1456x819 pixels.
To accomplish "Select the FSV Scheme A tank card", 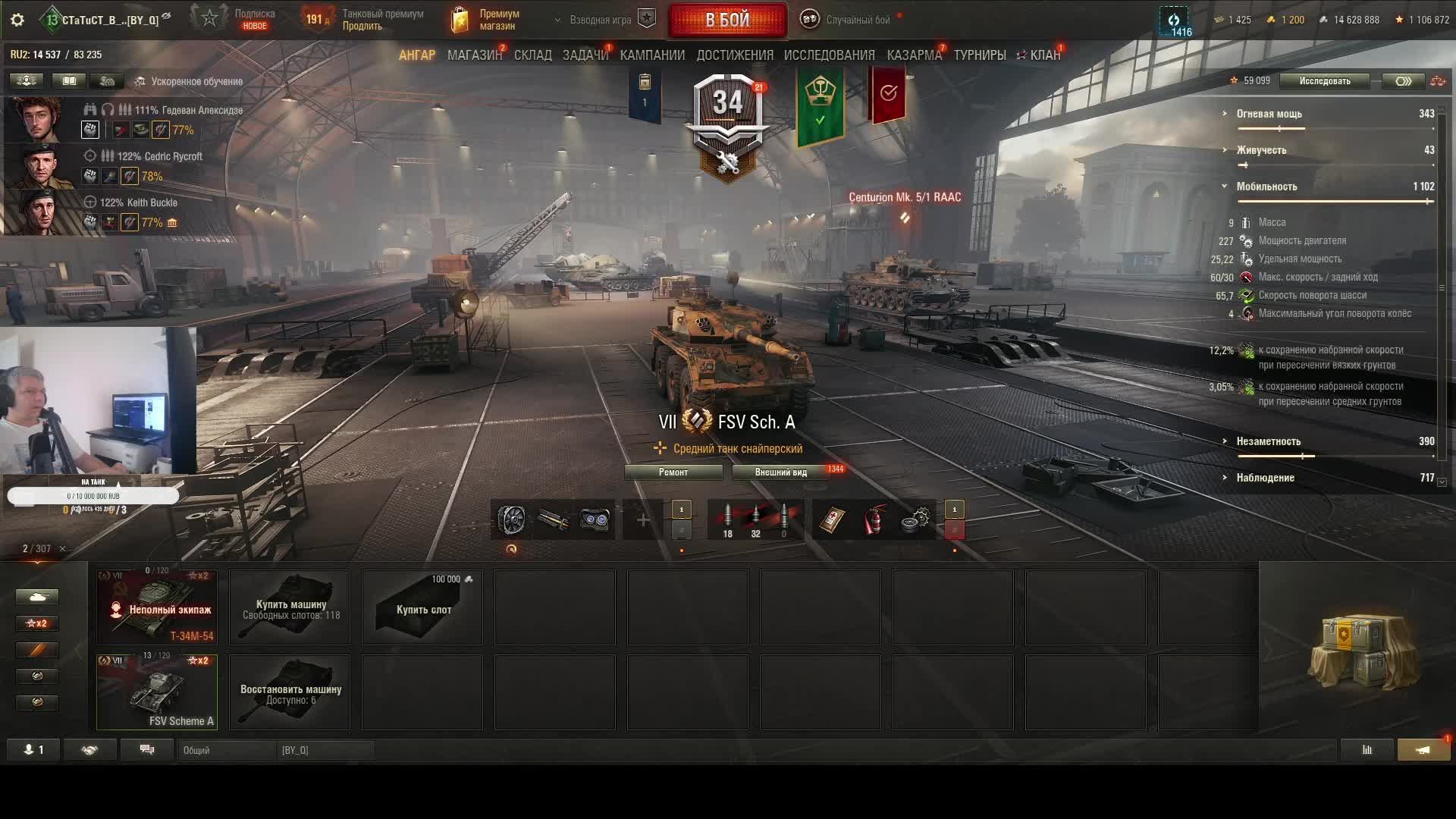I will [157, 692].
